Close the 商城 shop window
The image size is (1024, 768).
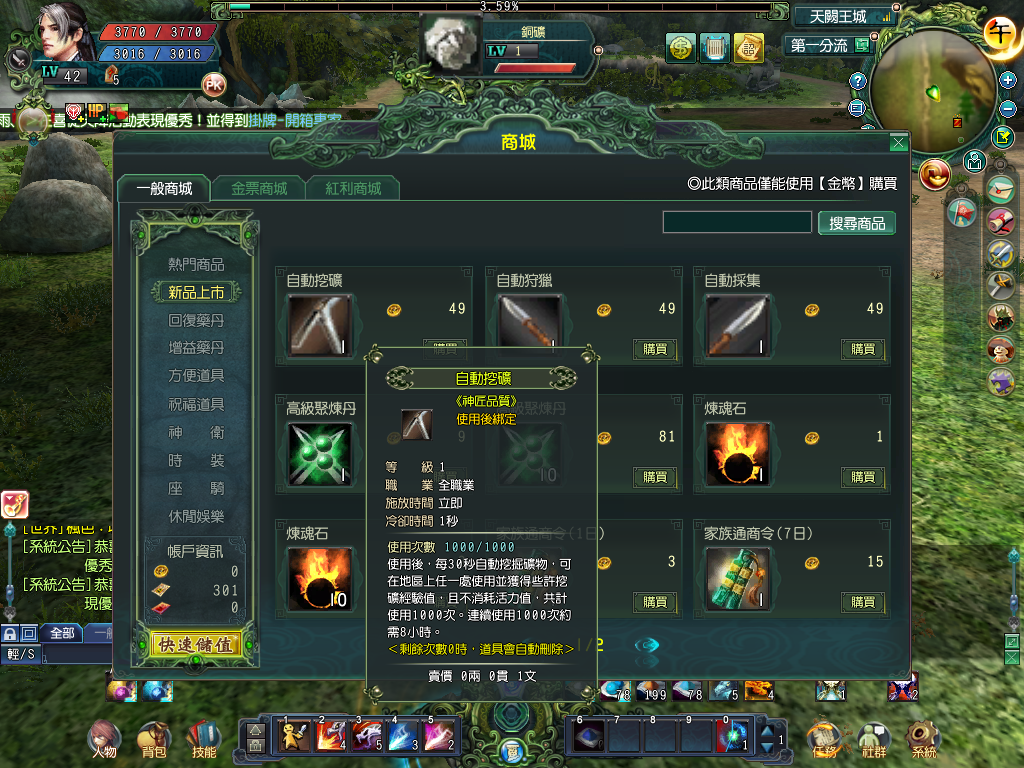[898, 143]
